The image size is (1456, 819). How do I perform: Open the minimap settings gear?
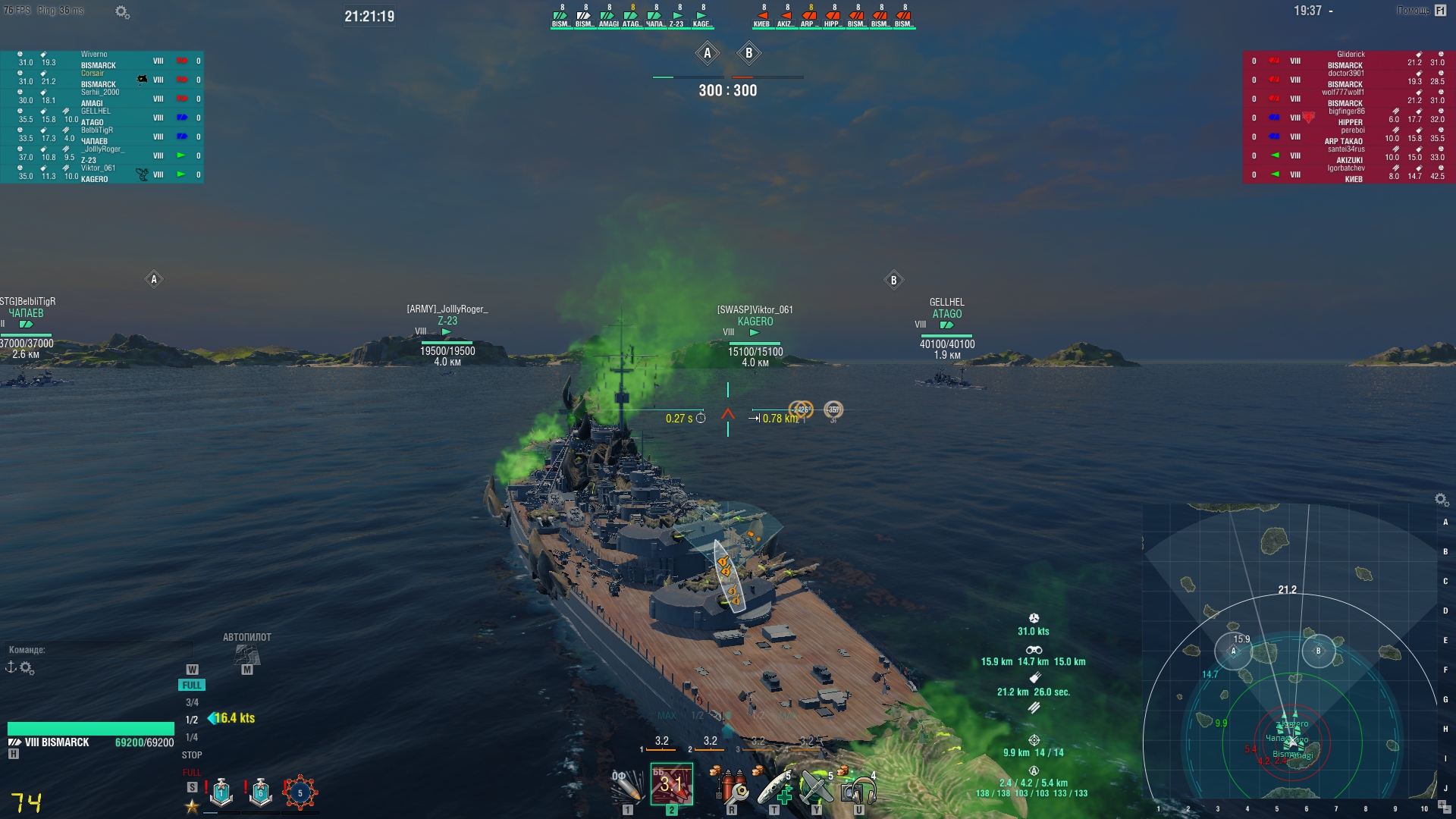click(x=1441, y=499)
